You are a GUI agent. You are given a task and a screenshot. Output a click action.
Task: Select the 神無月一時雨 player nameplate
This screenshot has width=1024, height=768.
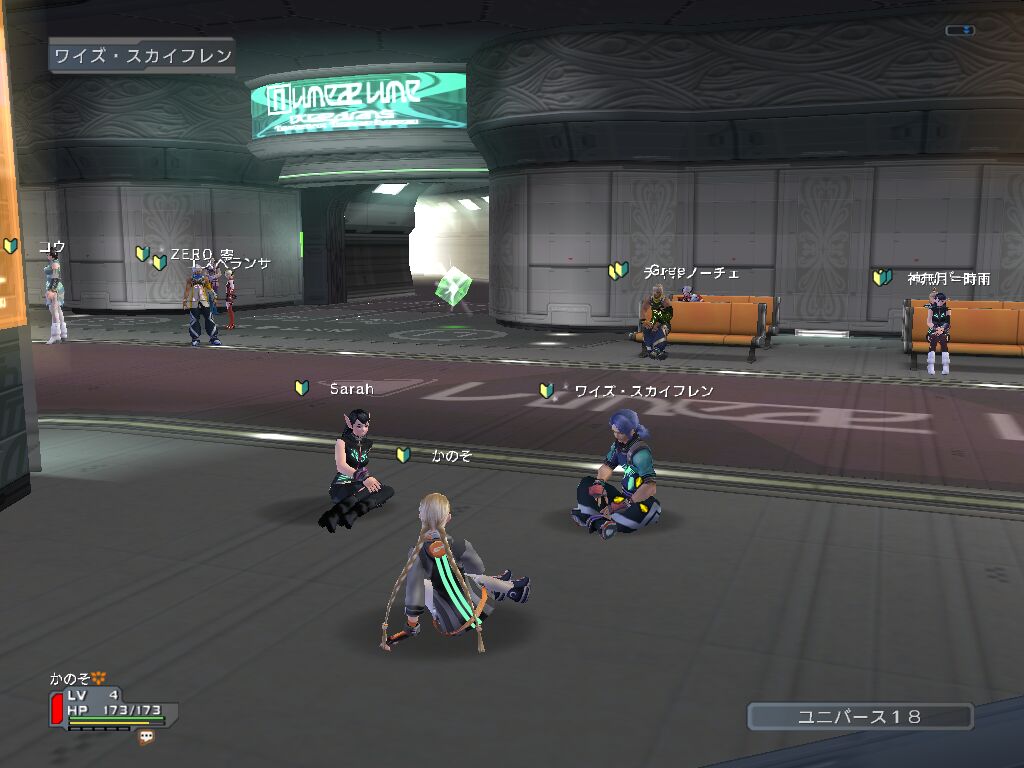(x=948, y=278)
